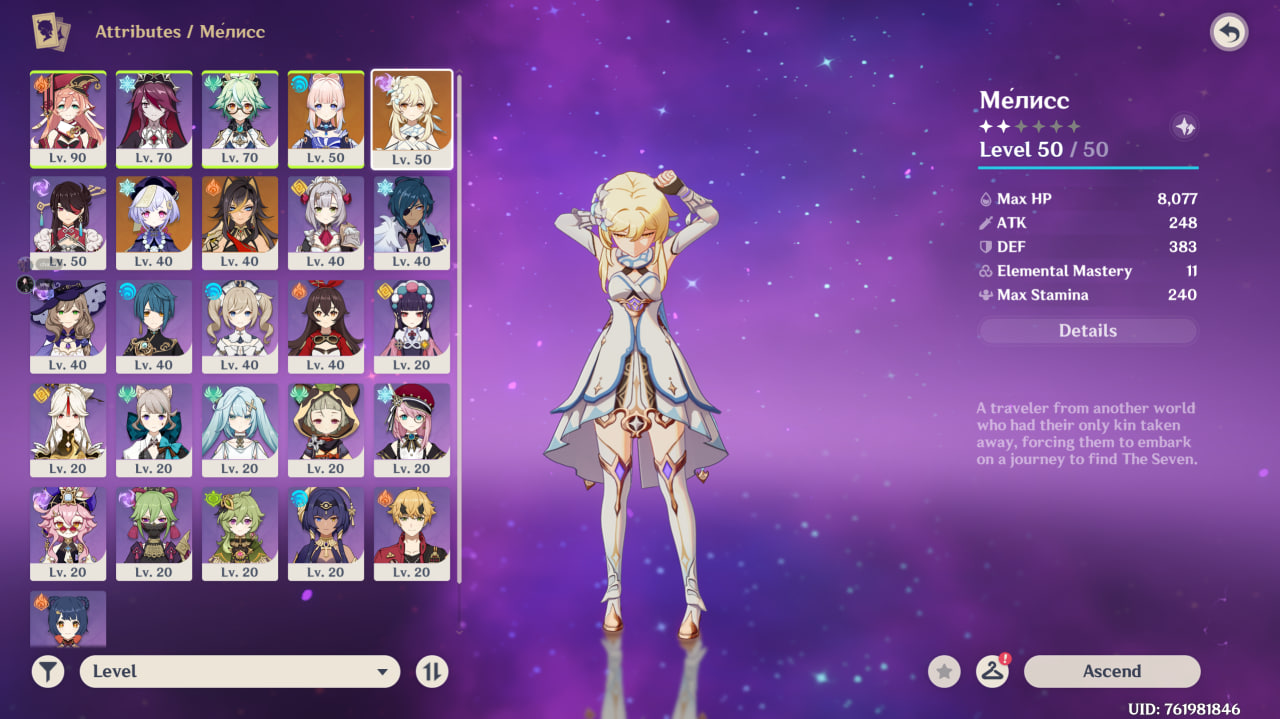Choose the Rosaria character portrait

pyautogui.click(x=154, y=118)
